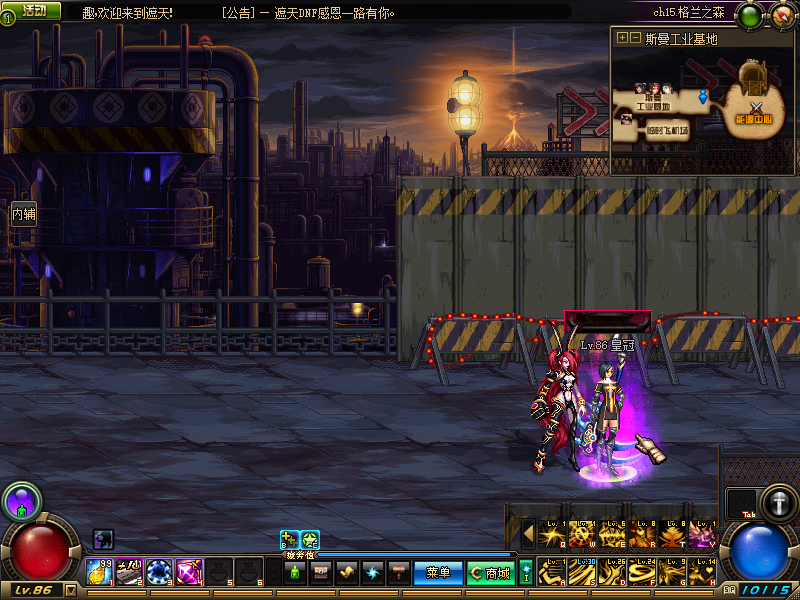Activate the Lv.24 whirl skill on key F
This screenshot has height=600, width=800.
642,572
